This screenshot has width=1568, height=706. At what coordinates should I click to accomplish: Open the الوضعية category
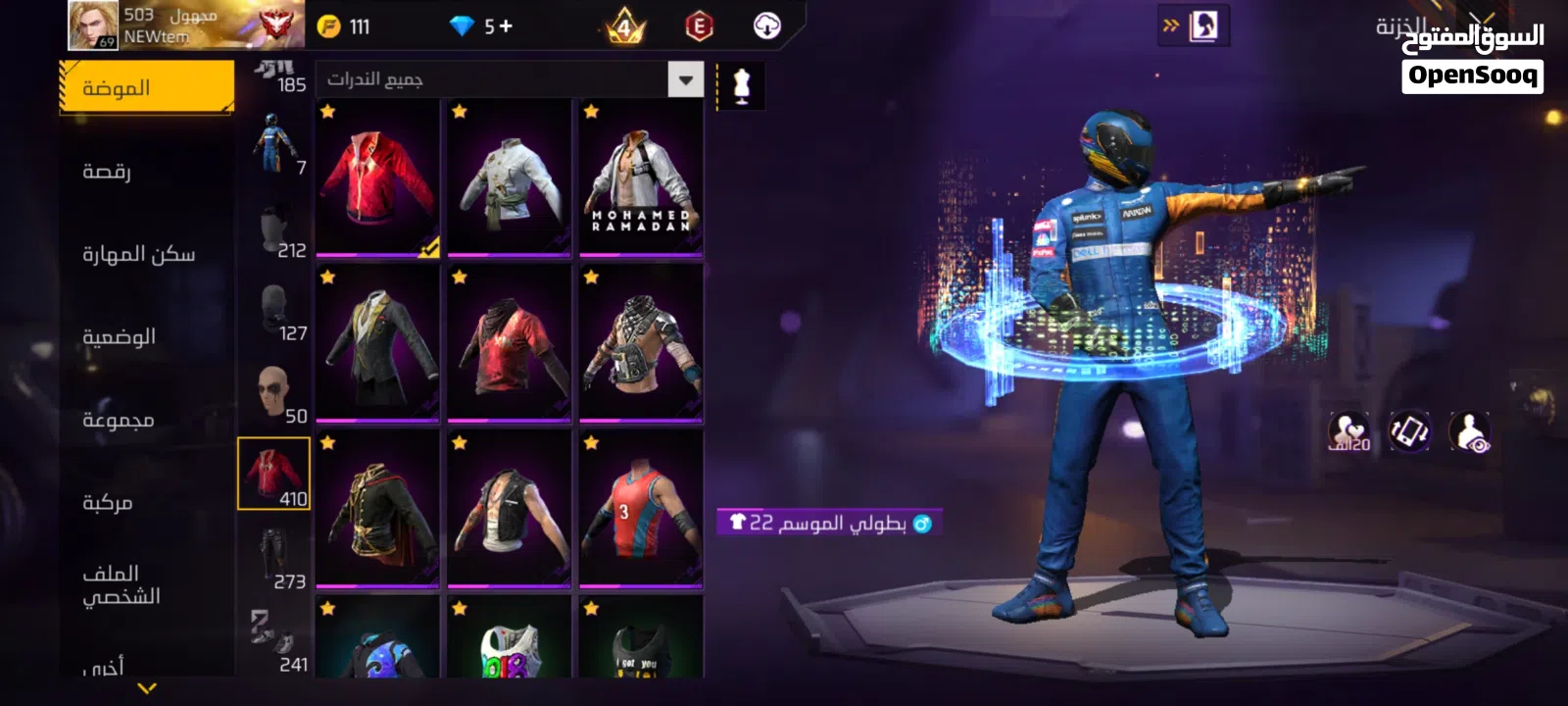pyautogui.click(x=119, y=337)
